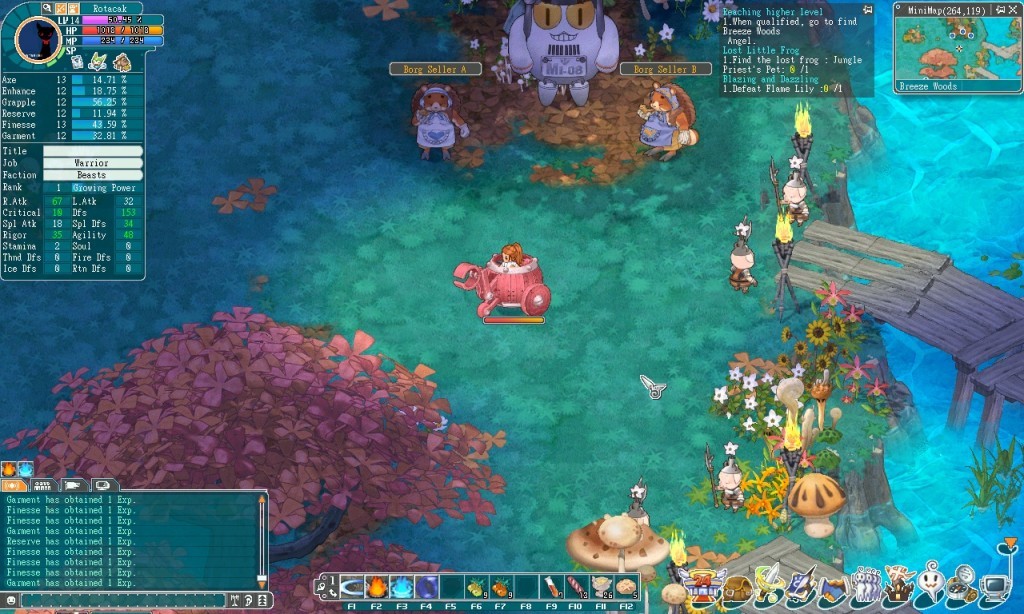
Task: Use the slash skill in slot F1
Action: (x=352, y=587)
